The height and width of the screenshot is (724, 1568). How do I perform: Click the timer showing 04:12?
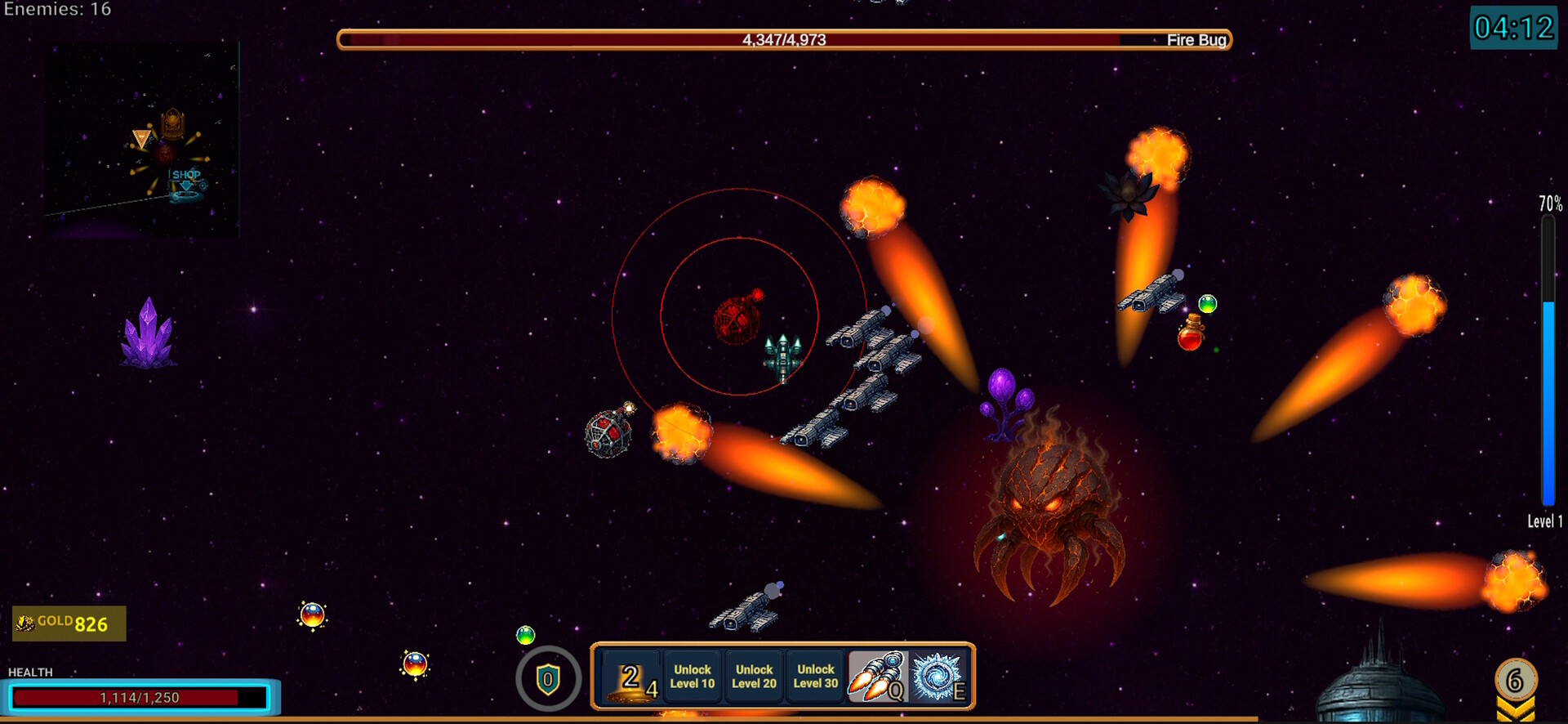click(x=1513, y=27)
